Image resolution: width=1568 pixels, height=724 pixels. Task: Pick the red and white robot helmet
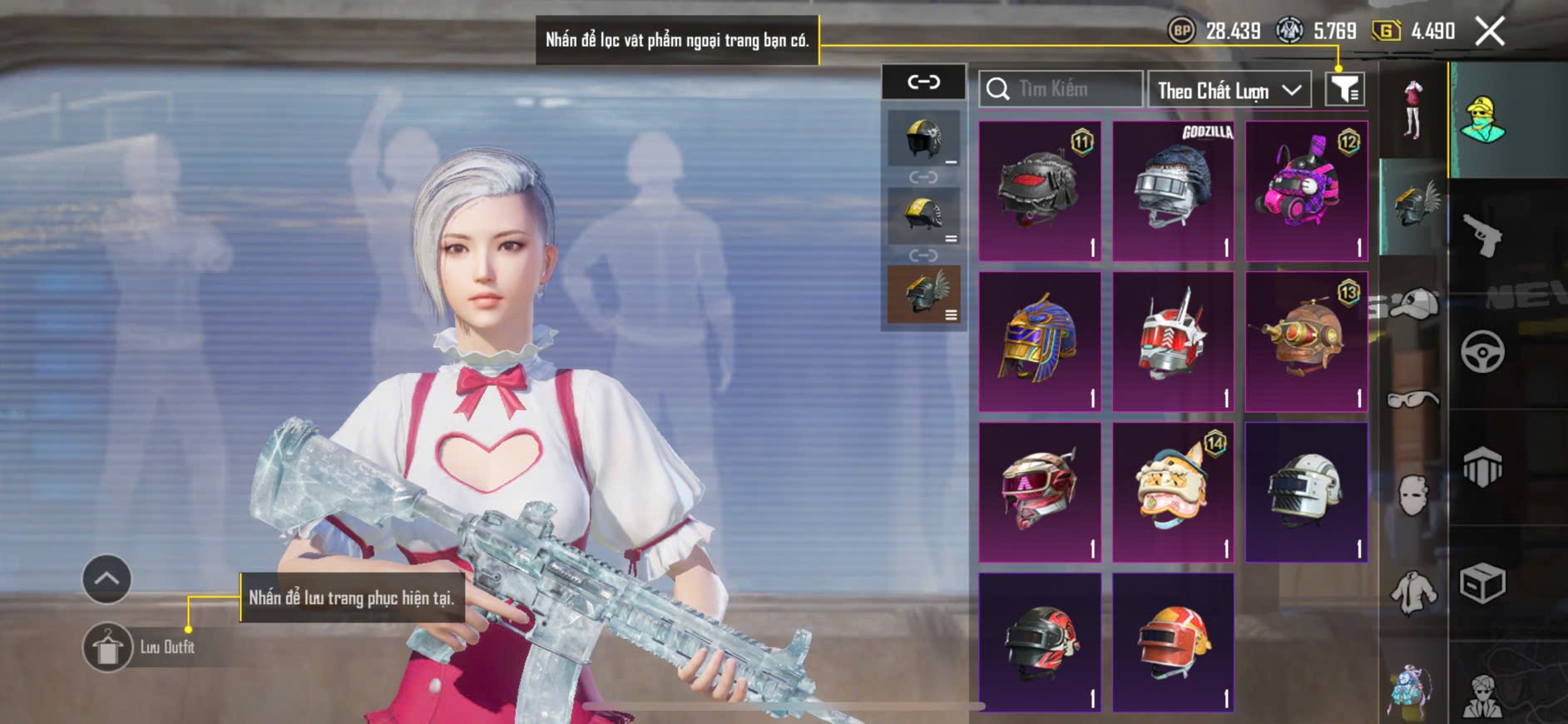tap(1173, 341)
